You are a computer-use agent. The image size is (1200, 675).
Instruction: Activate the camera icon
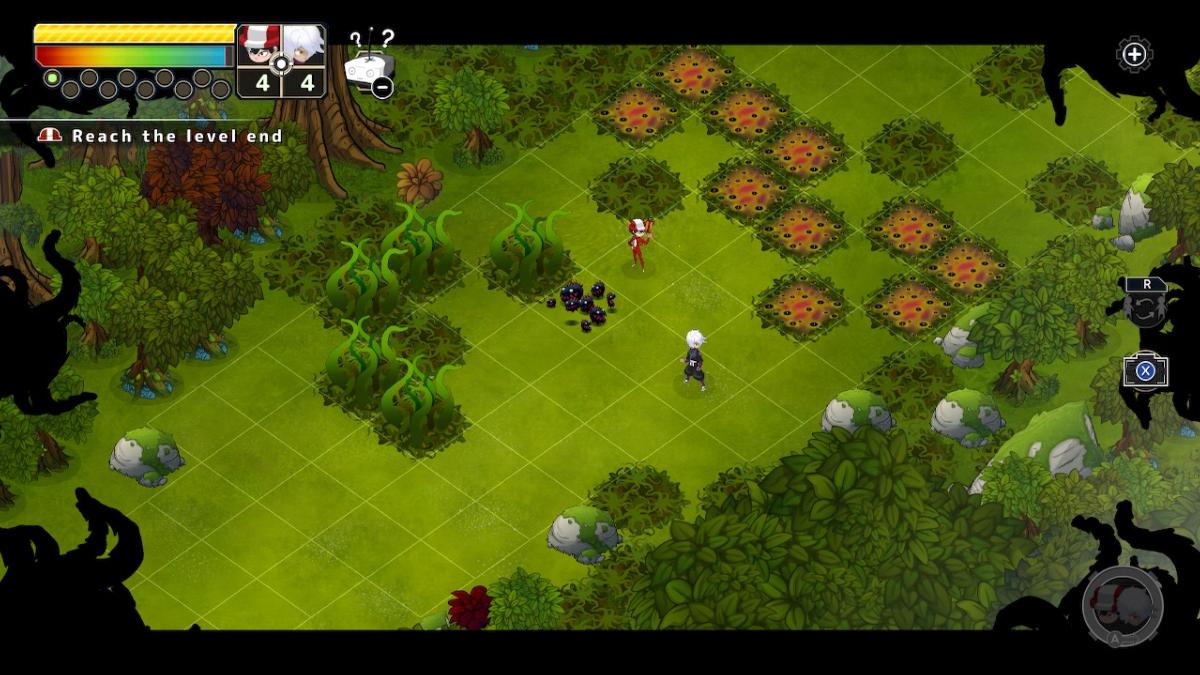pos(1145,371)
